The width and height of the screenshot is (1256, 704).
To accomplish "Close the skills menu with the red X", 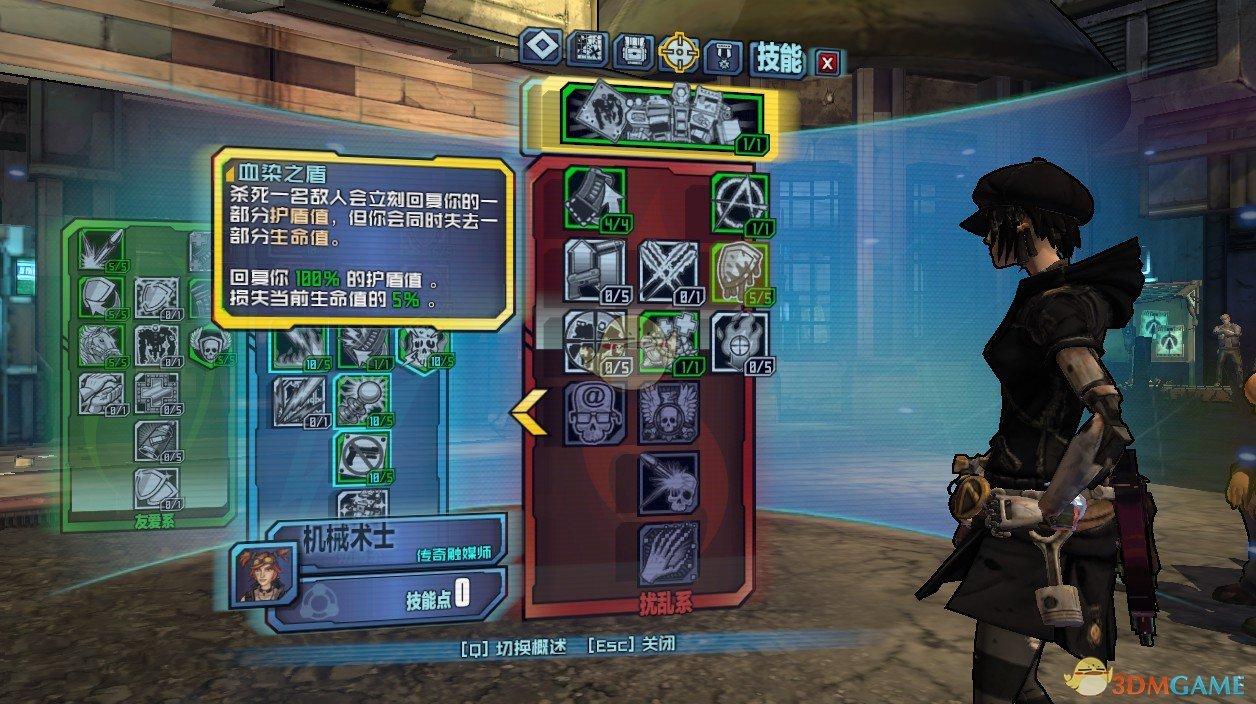I will 827,63.
